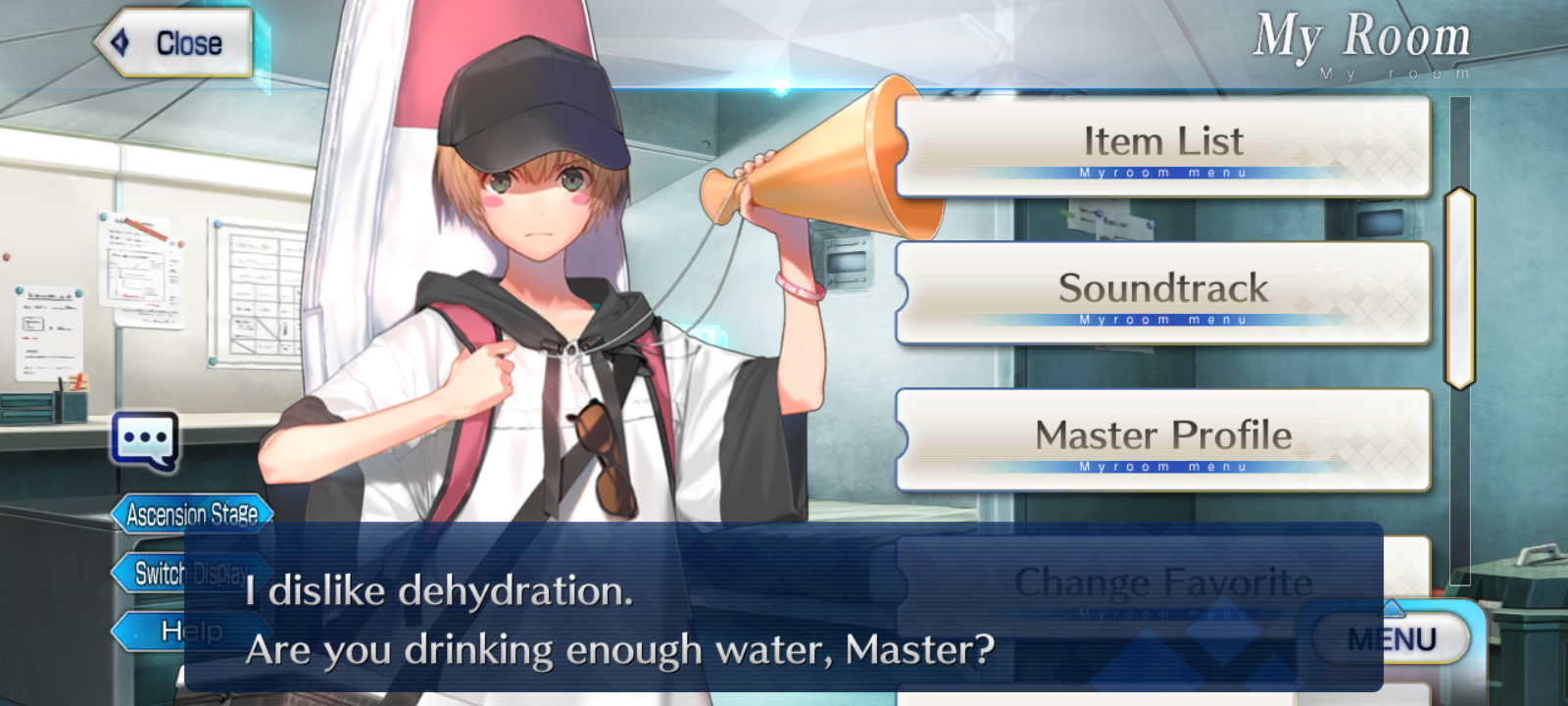Viewport: 1568px width, 706px height.
Task: Tap the speech bubble dialogue icon
Action: pos(145,440)
